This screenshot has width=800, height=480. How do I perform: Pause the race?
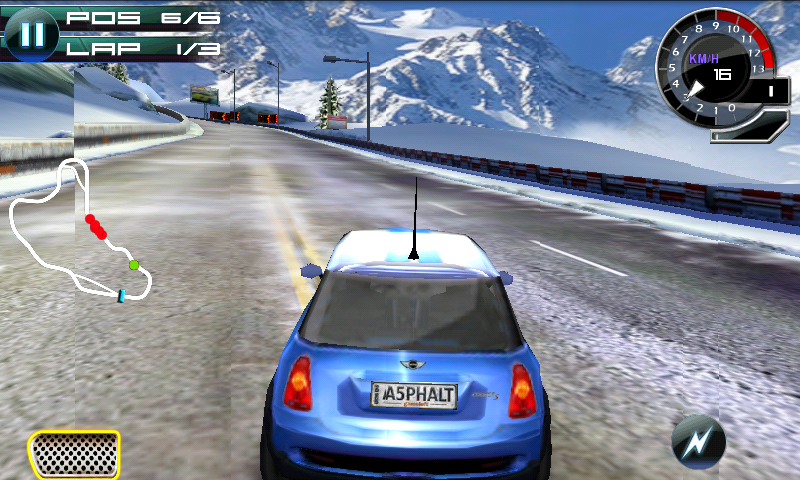[32, 32]
